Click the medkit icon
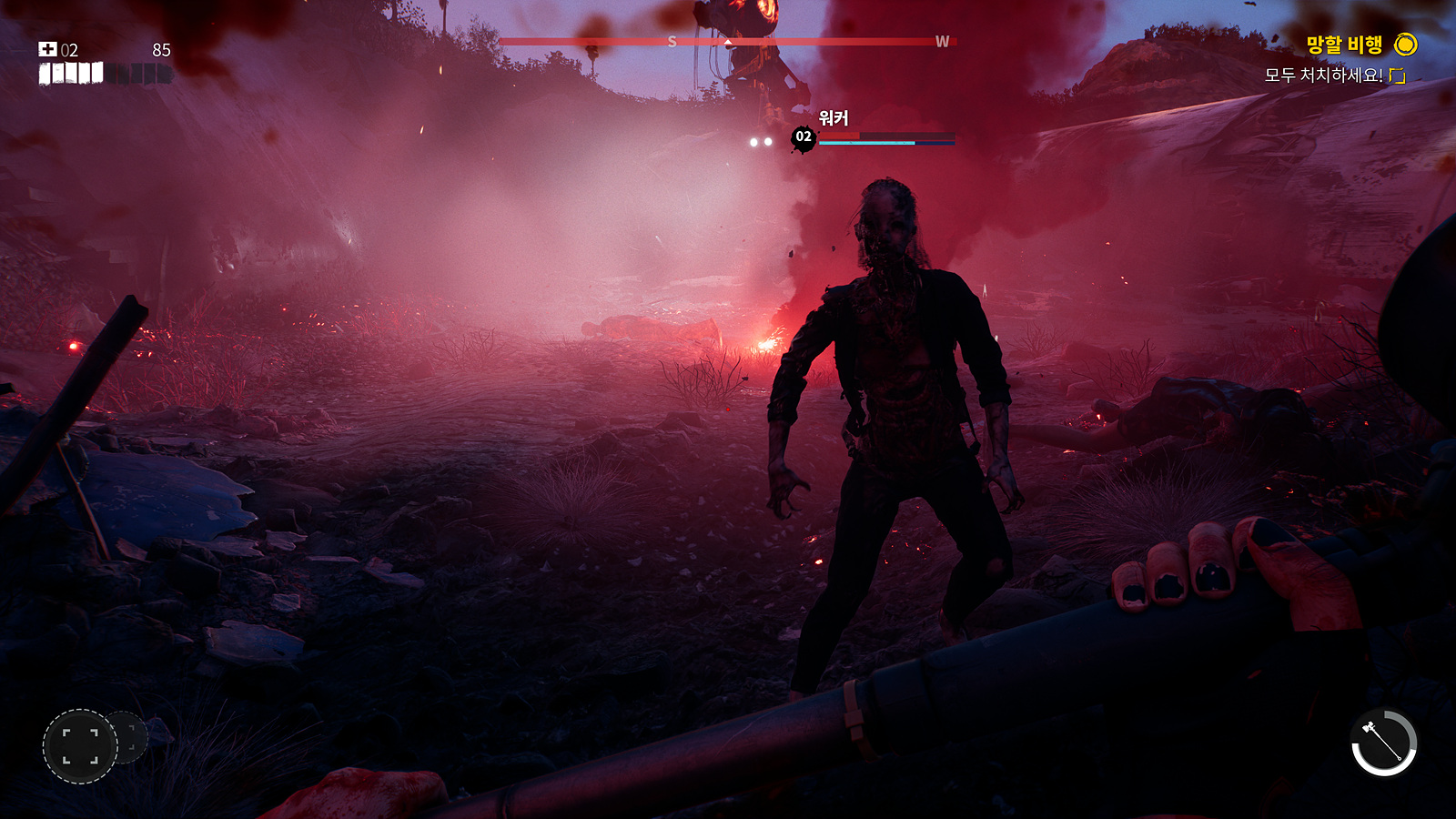 point(47,49)
